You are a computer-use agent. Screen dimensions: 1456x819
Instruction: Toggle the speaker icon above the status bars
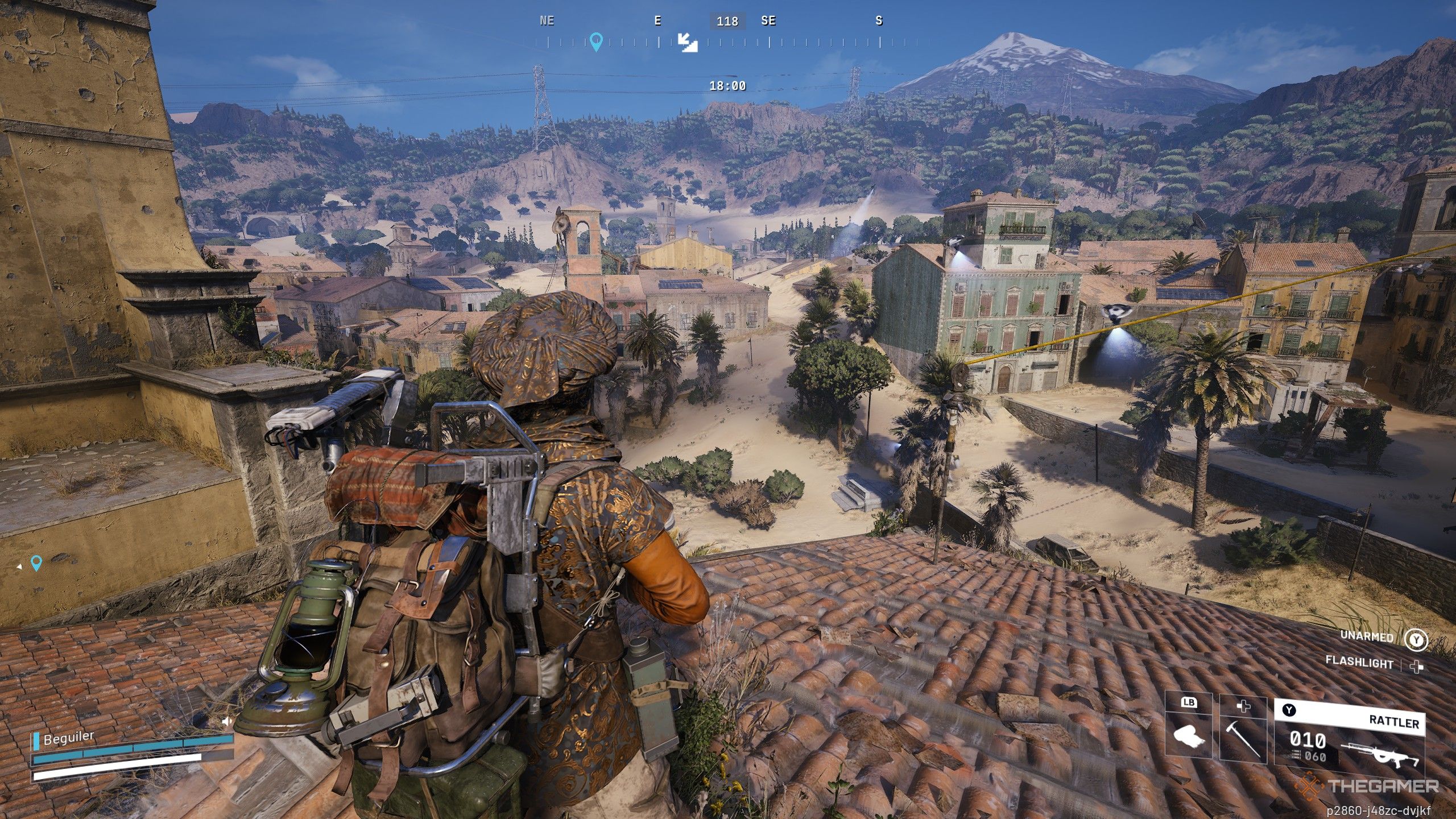click(226, 722)
